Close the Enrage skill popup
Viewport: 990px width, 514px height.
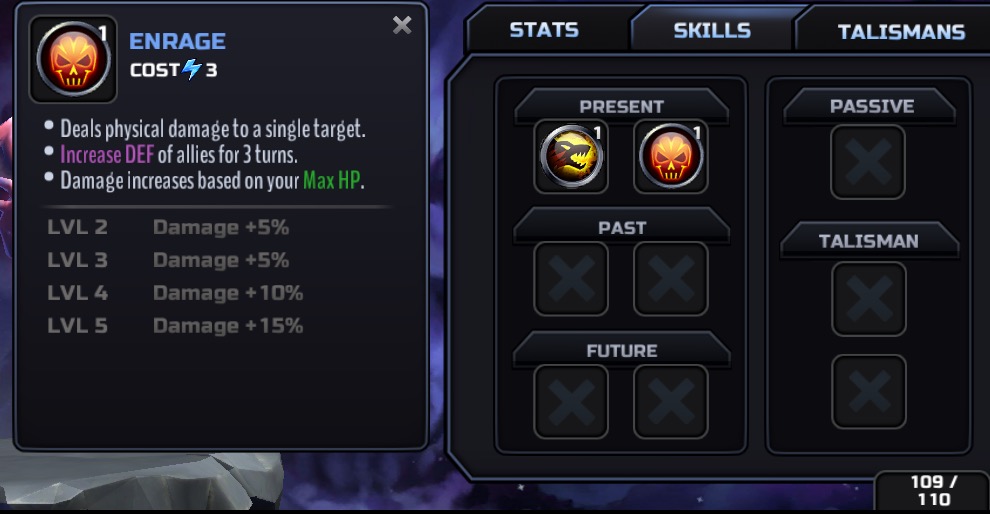pos(402,26)
